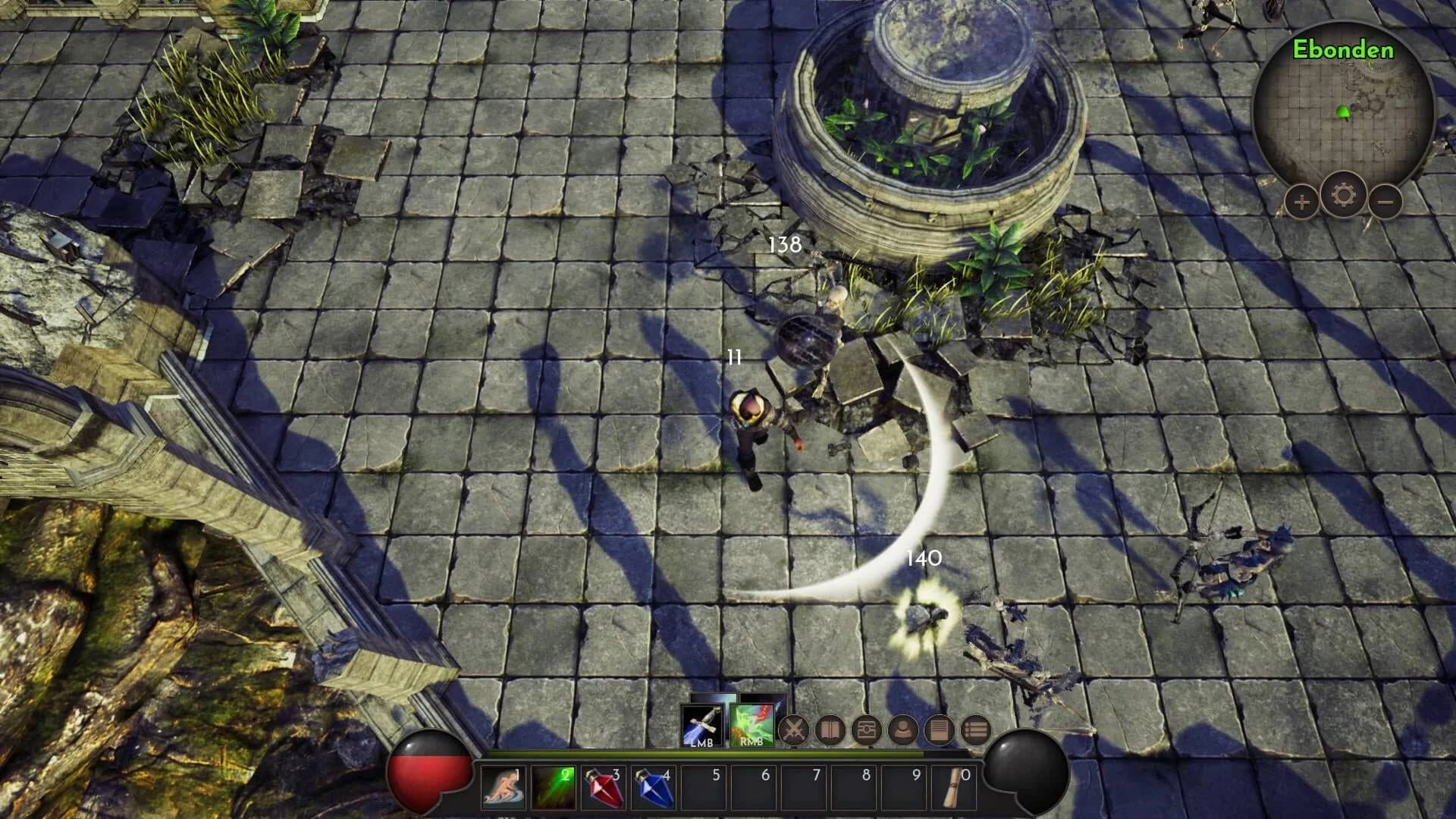This screenshot has width=1456, height=819.
Task: Use the blue potion in slot 4
Action: click(x=652, y=787)
